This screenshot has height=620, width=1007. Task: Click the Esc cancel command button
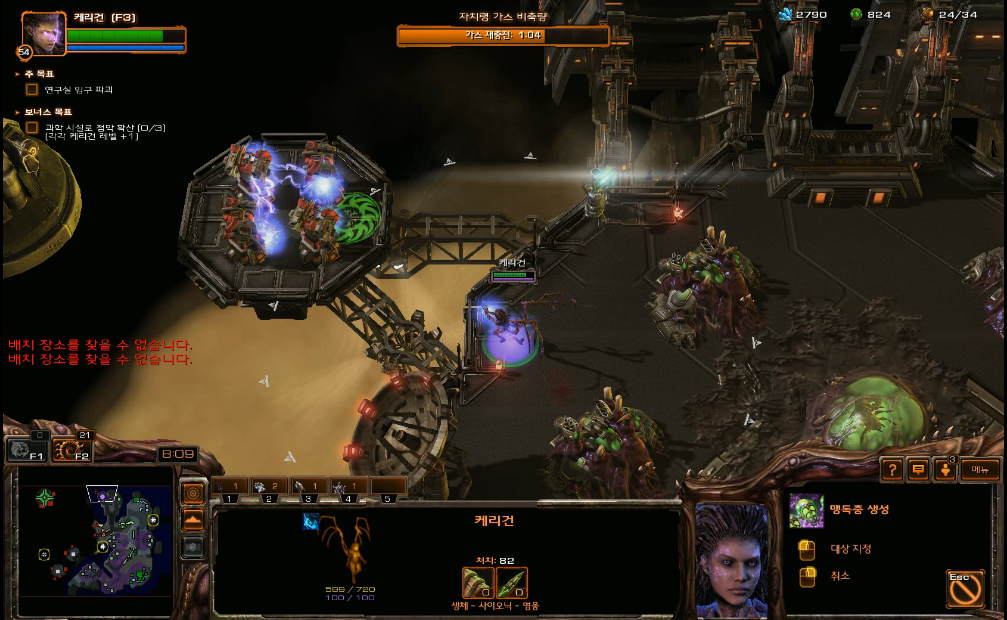964,587
